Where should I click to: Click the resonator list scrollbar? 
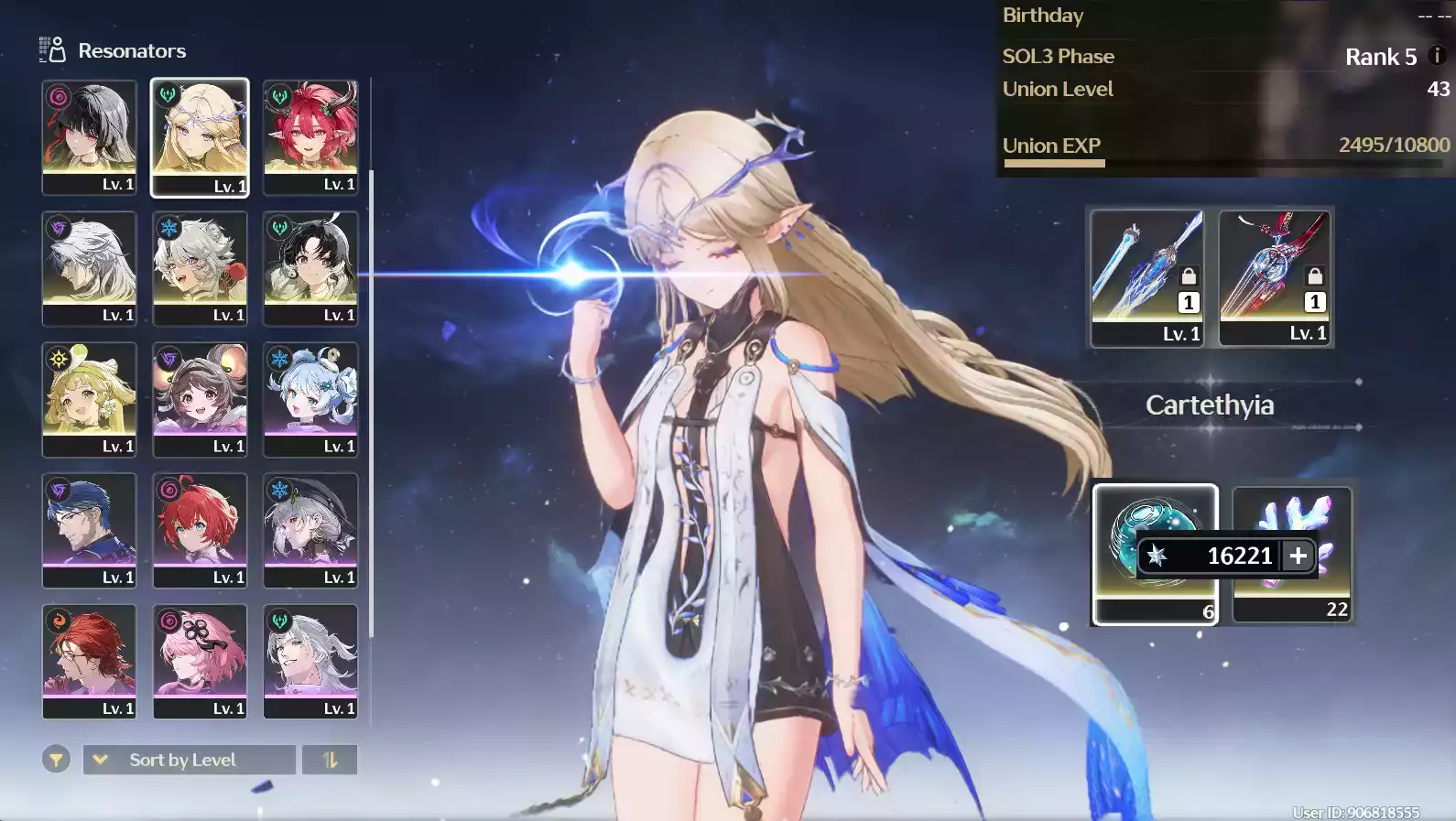point(371,403)
